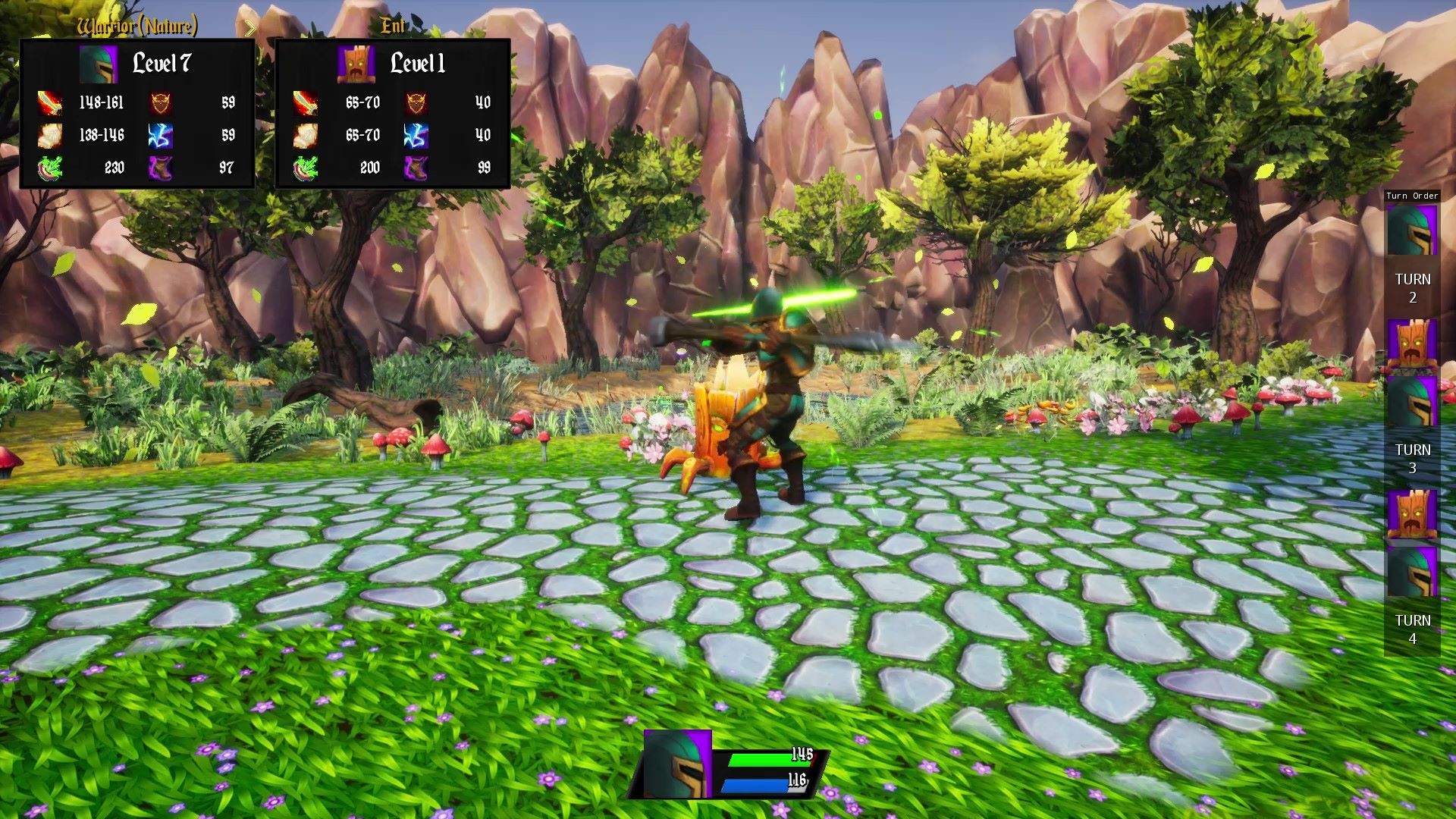The image size is (1456, 819).
Task: Click the Warrior (Nature) panel title
Action: [x=136, y=27]
